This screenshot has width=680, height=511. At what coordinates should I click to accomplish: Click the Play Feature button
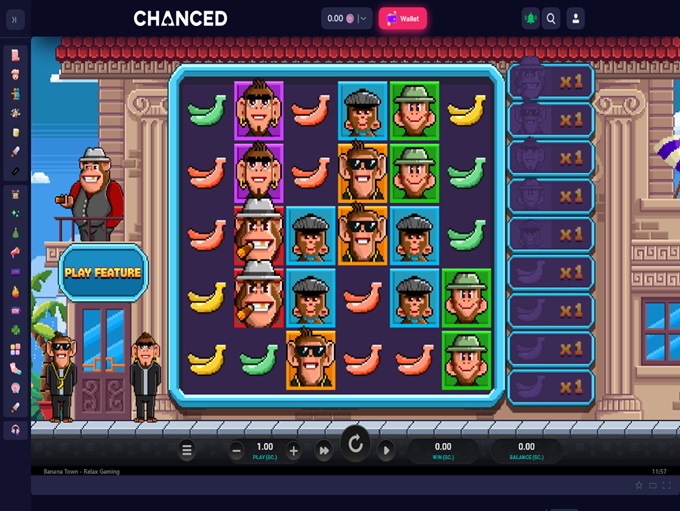click(x=103, y=272)
